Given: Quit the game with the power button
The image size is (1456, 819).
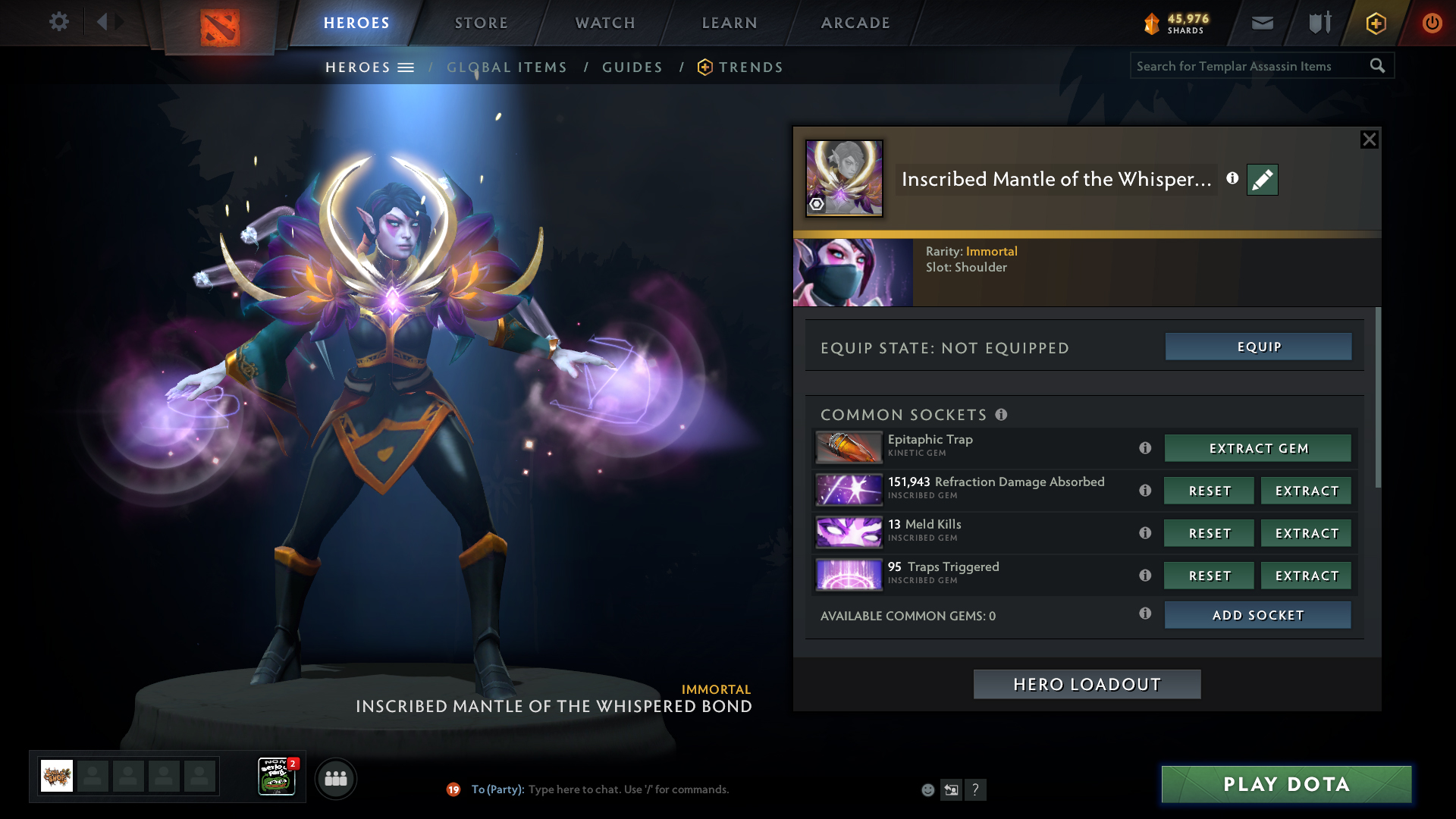Looking at the screenshot, I should [1432, 23].
